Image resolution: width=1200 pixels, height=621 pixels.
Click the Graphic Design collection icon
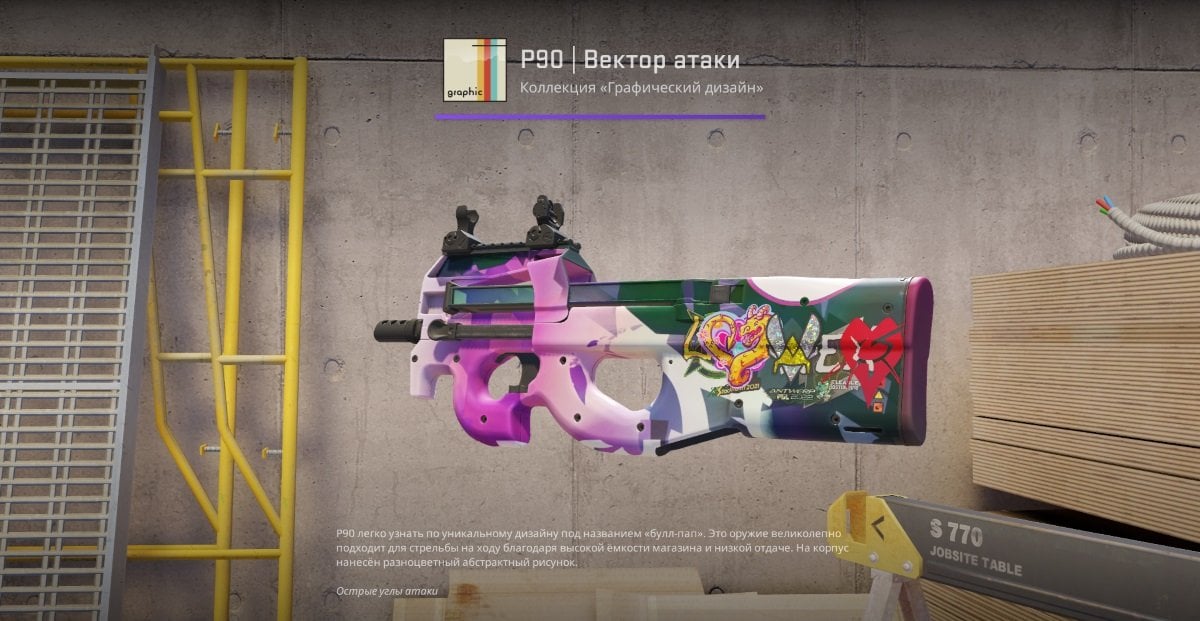475,70
